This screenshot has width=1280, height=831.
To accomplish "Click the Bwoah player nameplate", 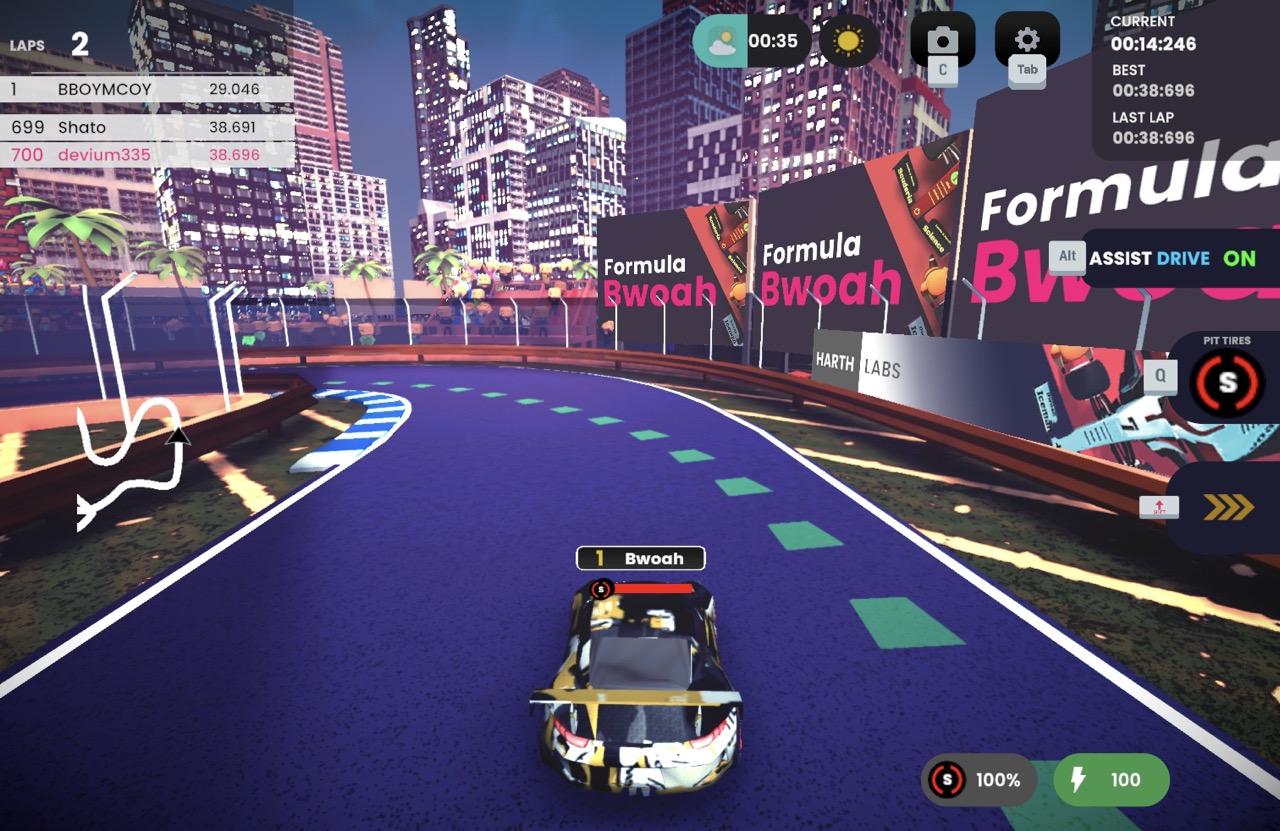I will point(639,558).
